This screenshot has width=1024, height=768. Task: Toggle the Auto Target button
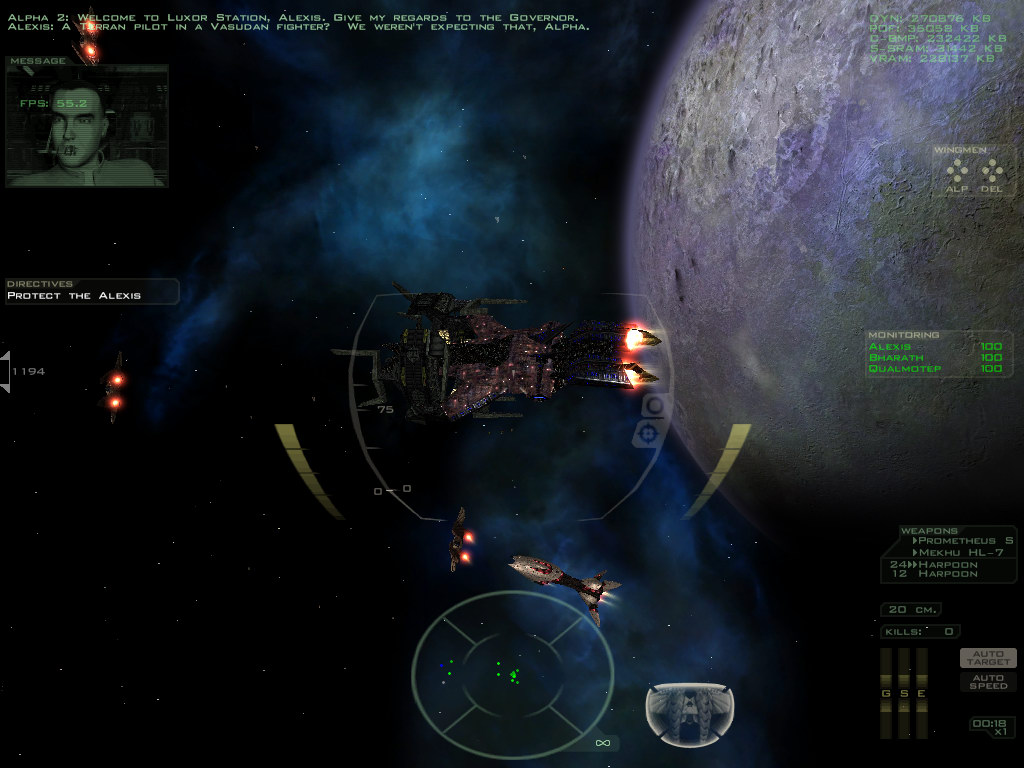click(x=988, y=657)
